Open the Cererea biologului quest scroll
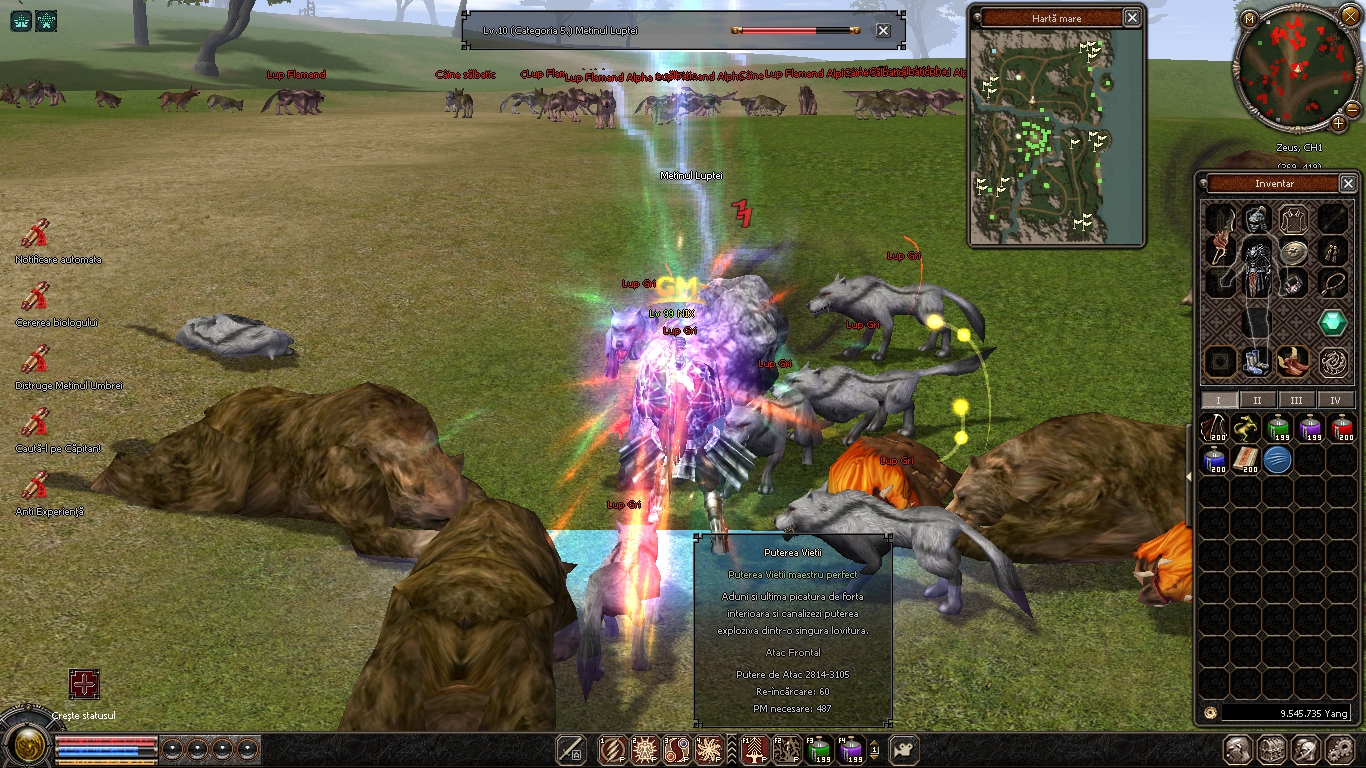The image size is (1366, 768). [36, 297]
